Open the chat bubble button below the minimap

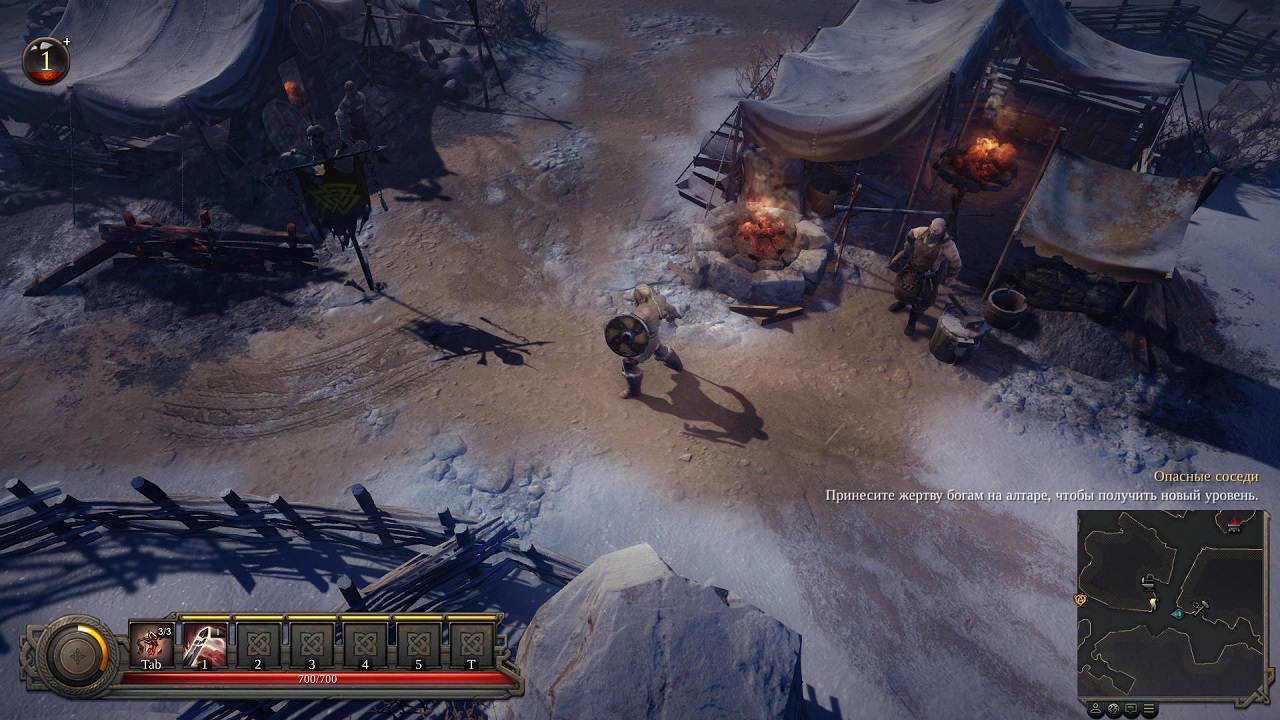coord(1132,709)
